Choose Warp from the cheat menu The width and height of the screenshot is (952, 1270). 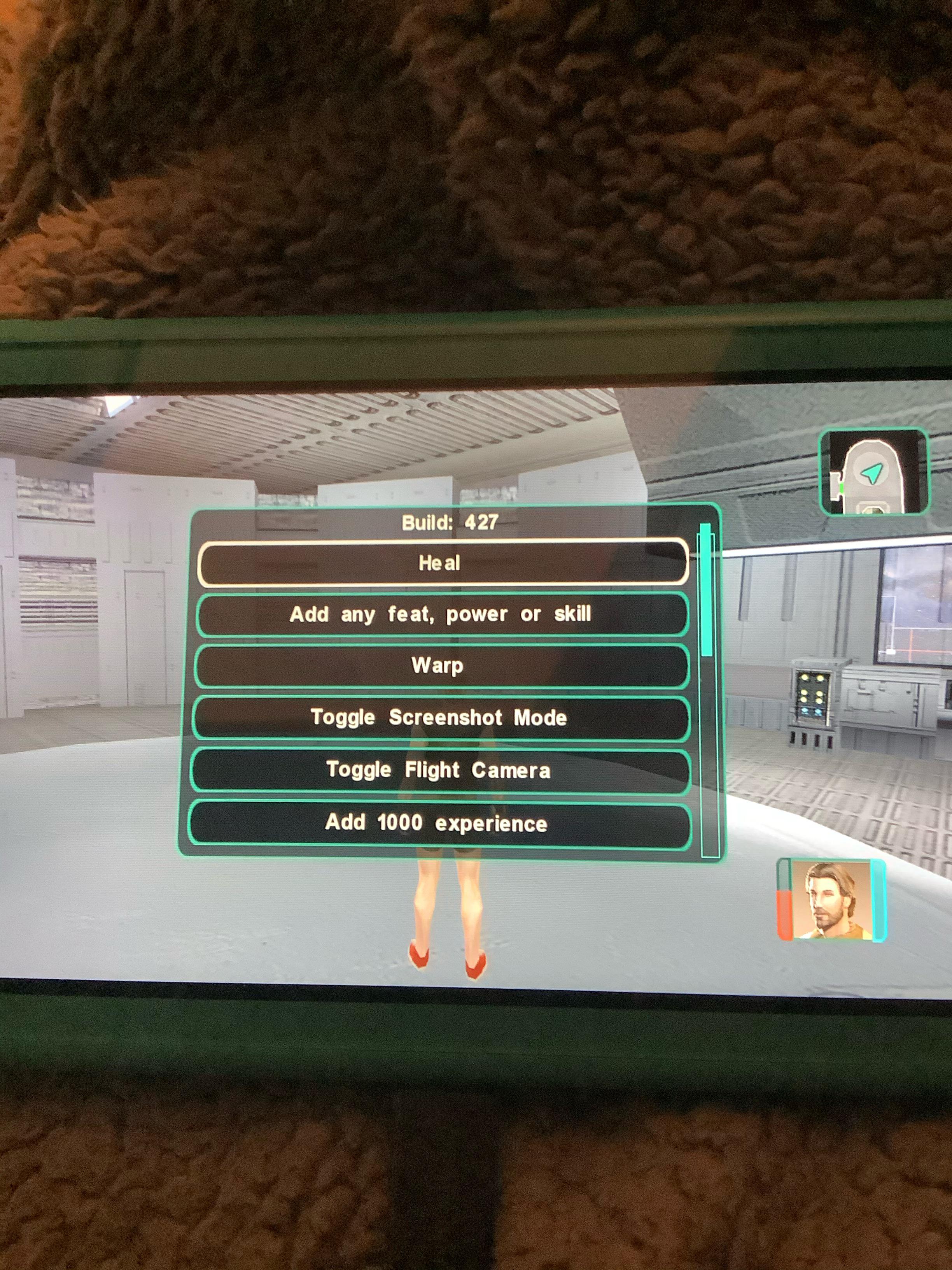pos(439,666)
